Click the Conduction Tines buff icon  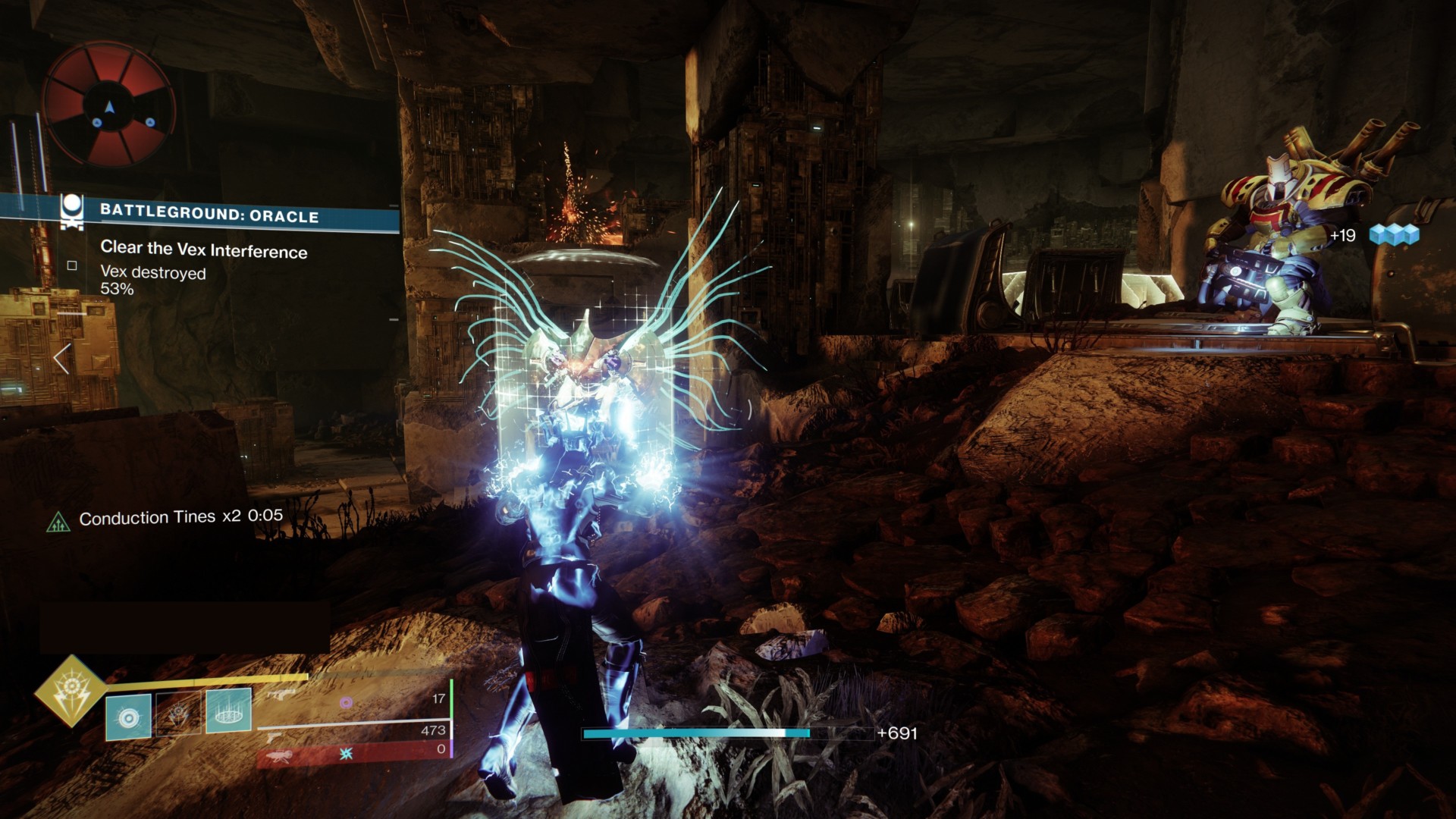click(x=58, y=522)
